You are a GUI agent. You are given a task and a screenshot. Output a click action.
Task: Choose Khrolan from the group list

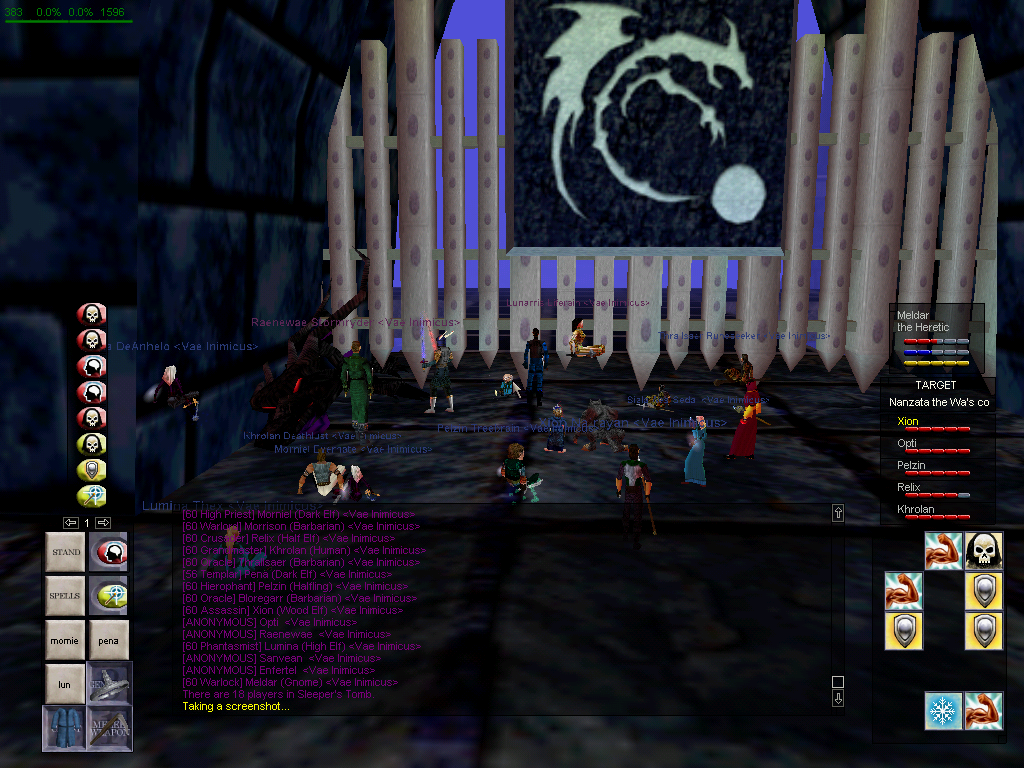[914, 509]
